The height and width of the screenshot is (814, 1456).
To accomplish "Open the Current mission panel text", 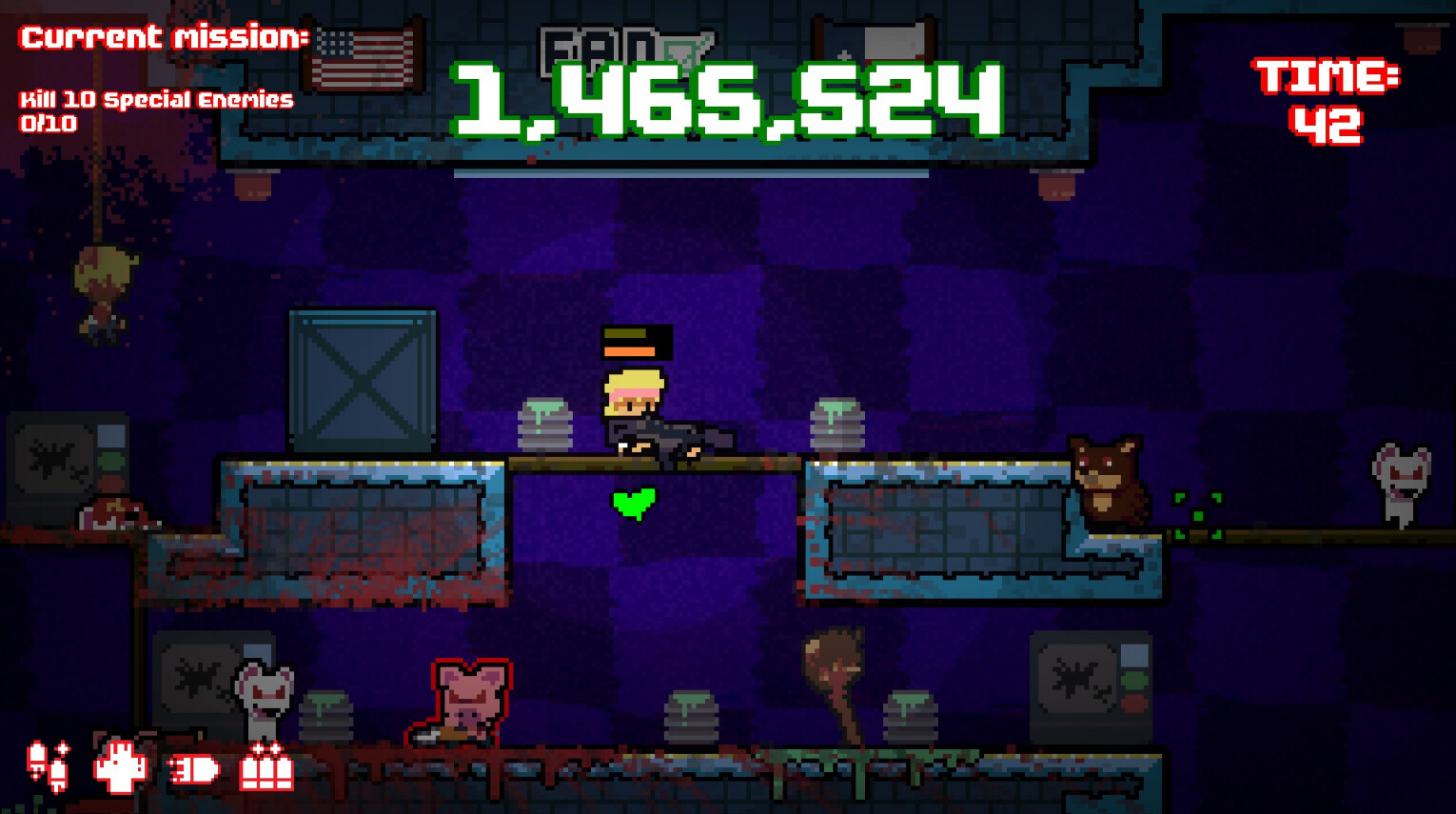I will point(162,38).
